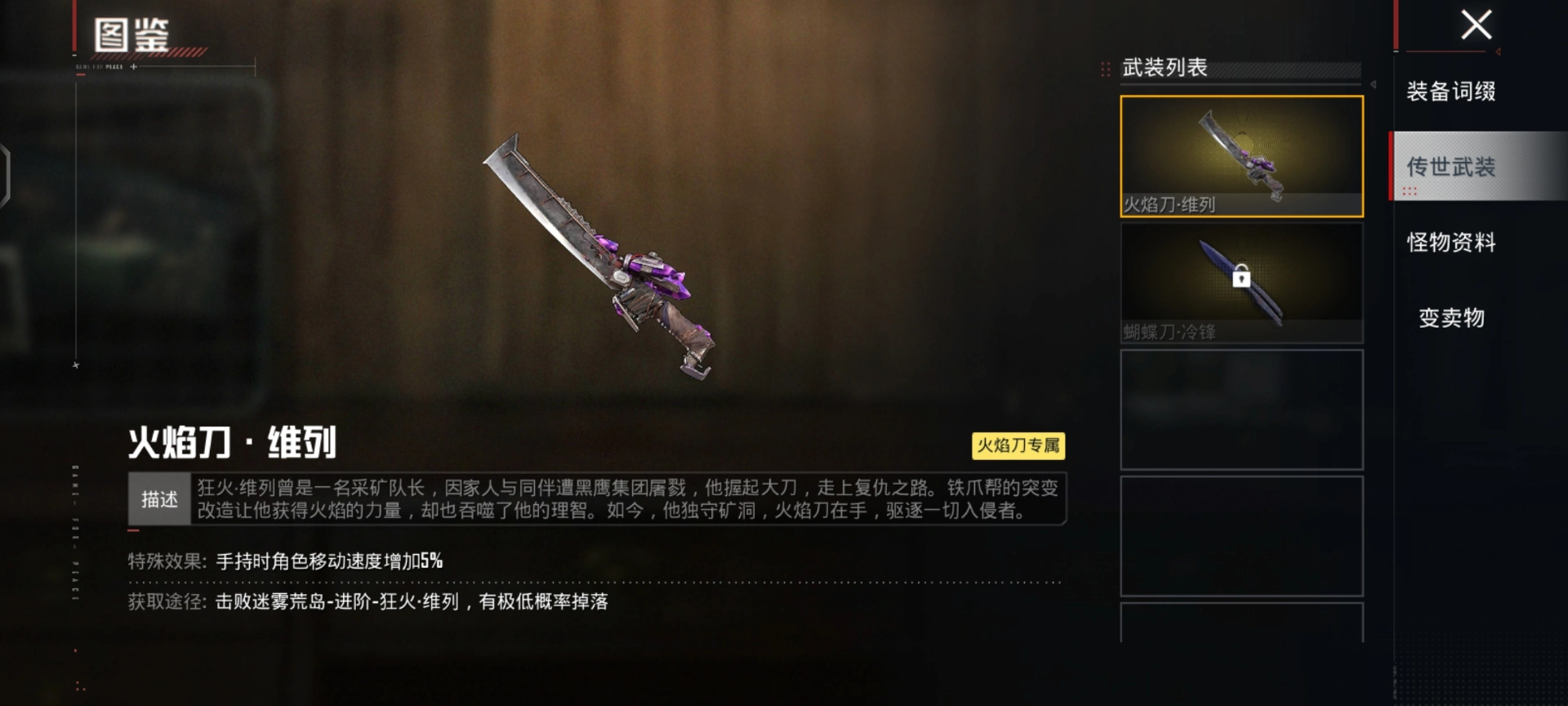Select the 火焰刀·维列 weapon thumbnail
Viewport: 1568px width, 706px height.
pos(1241,156)
